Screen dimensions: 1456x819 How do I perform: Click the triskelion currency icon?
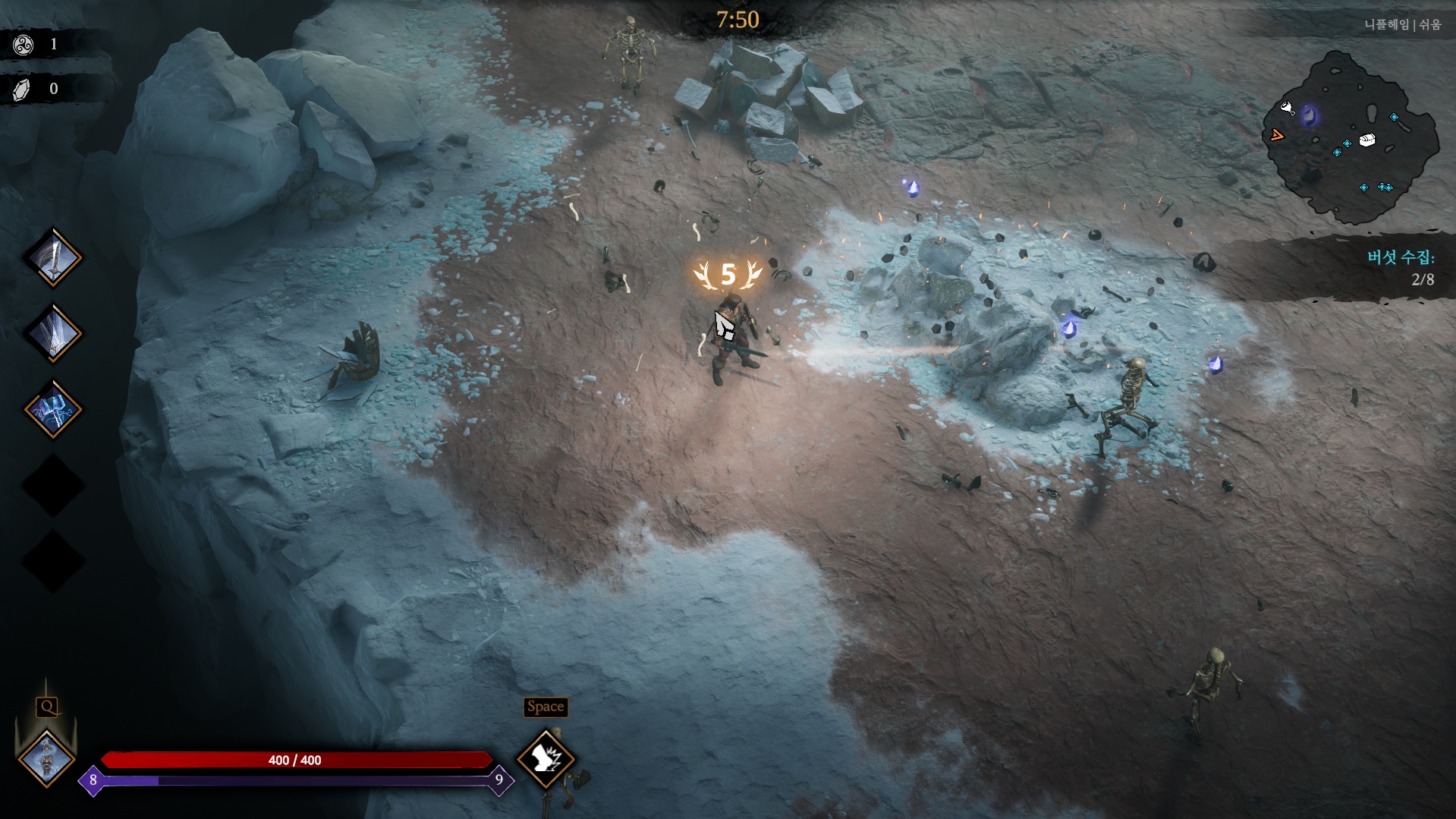pos(24,45)
